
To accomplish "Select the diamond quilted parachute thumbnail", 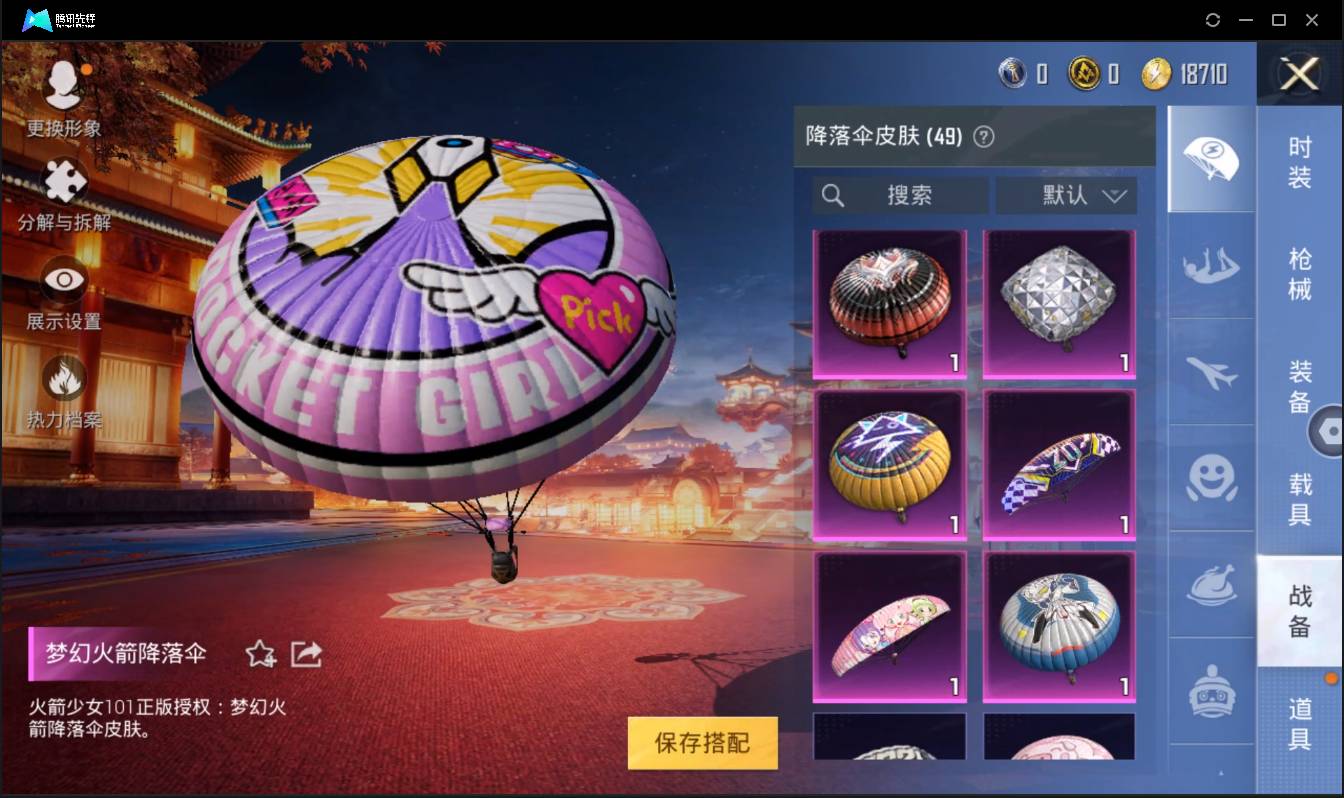I will pos(1059,301).
